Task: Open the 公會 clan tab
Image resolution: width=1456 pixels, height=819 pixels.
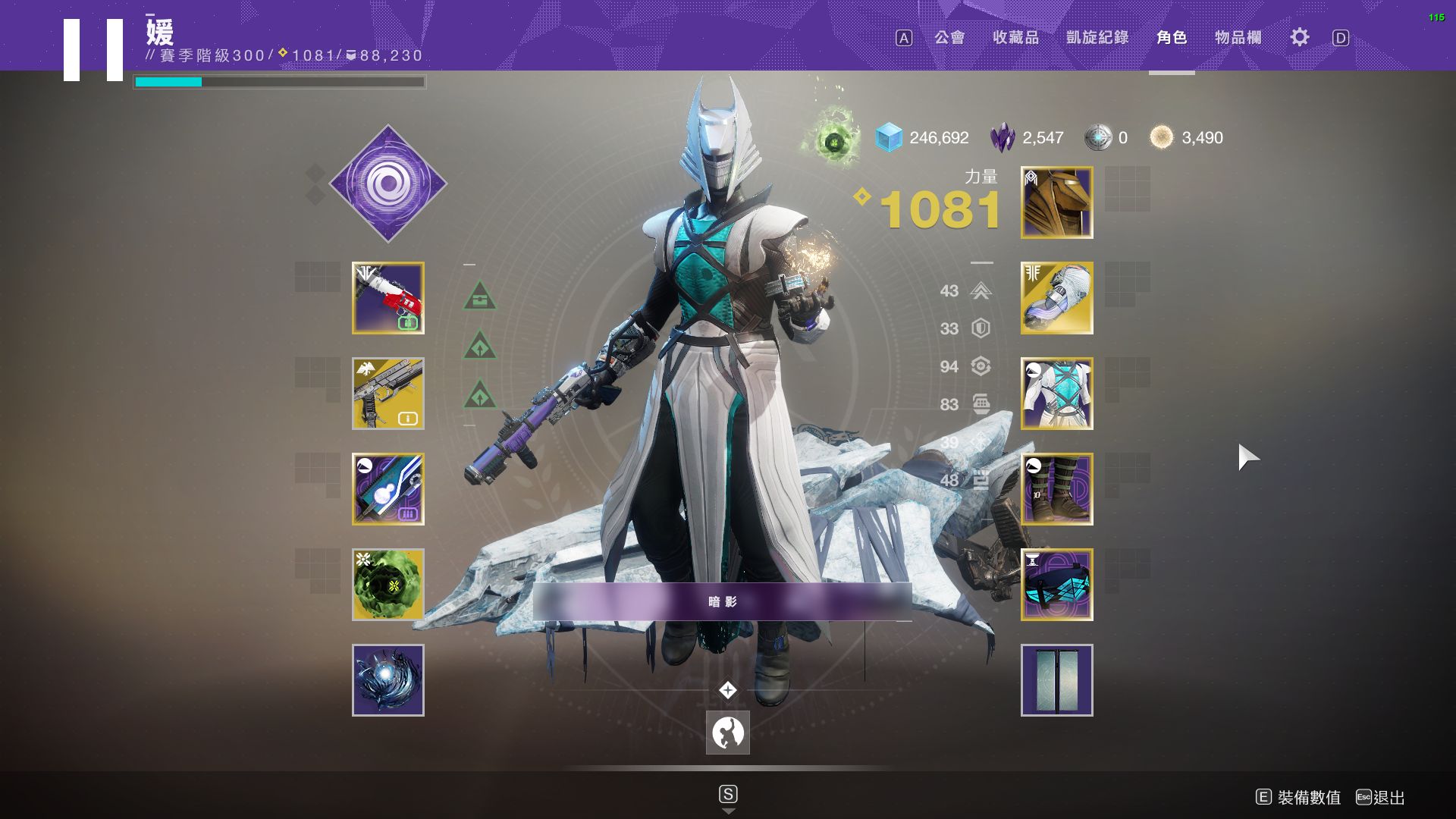Action: click(949, 37)
